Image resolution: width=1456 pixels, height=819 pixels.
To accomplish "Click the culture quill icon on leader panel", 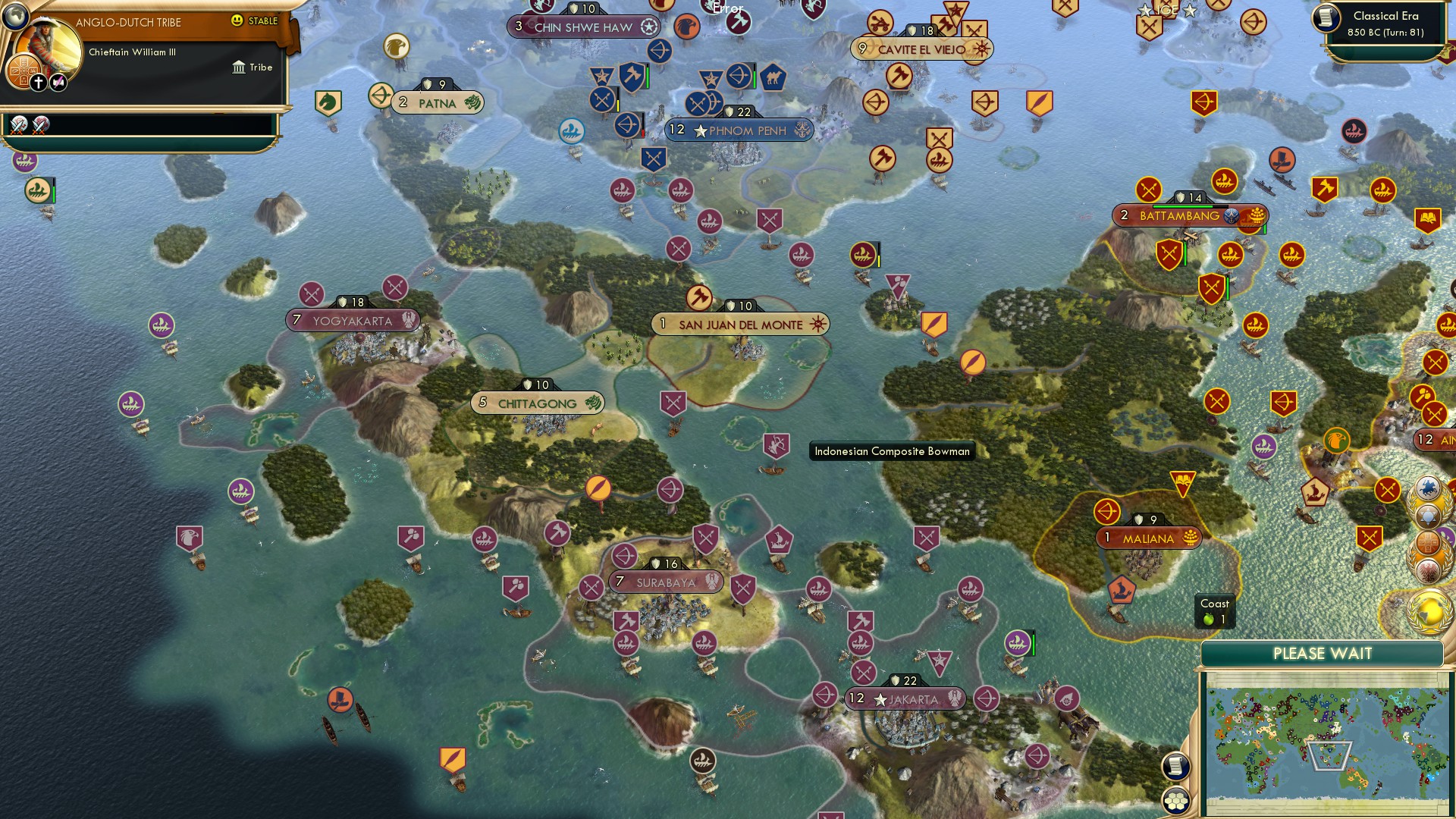I will click(x=57, y=81).
